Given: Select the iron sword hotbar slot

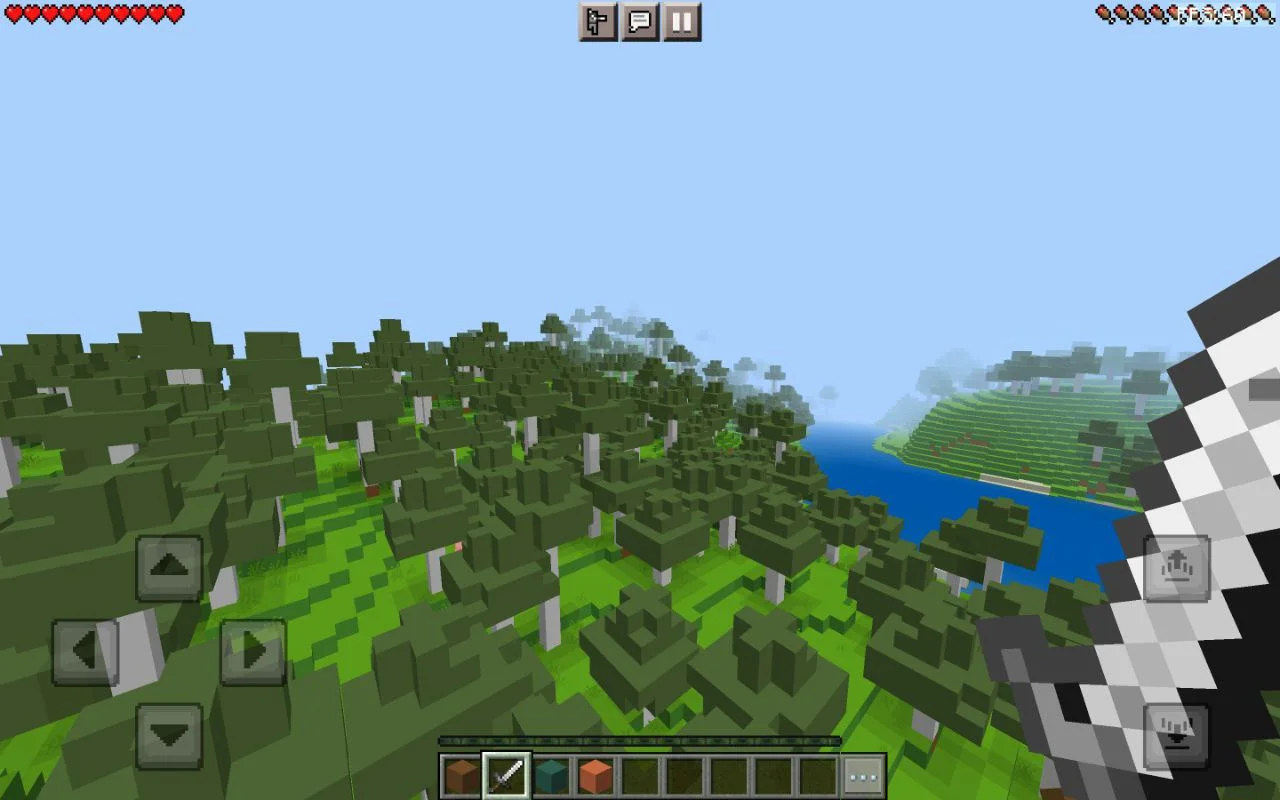Looking at the screenshot, I should point(506,776).
